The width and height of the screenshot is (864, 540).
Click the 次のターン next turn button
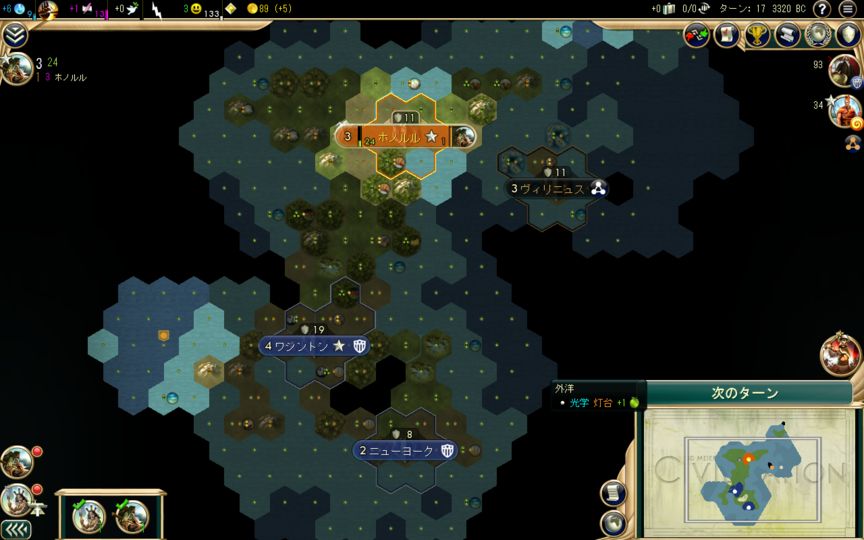tap(745, 393)
